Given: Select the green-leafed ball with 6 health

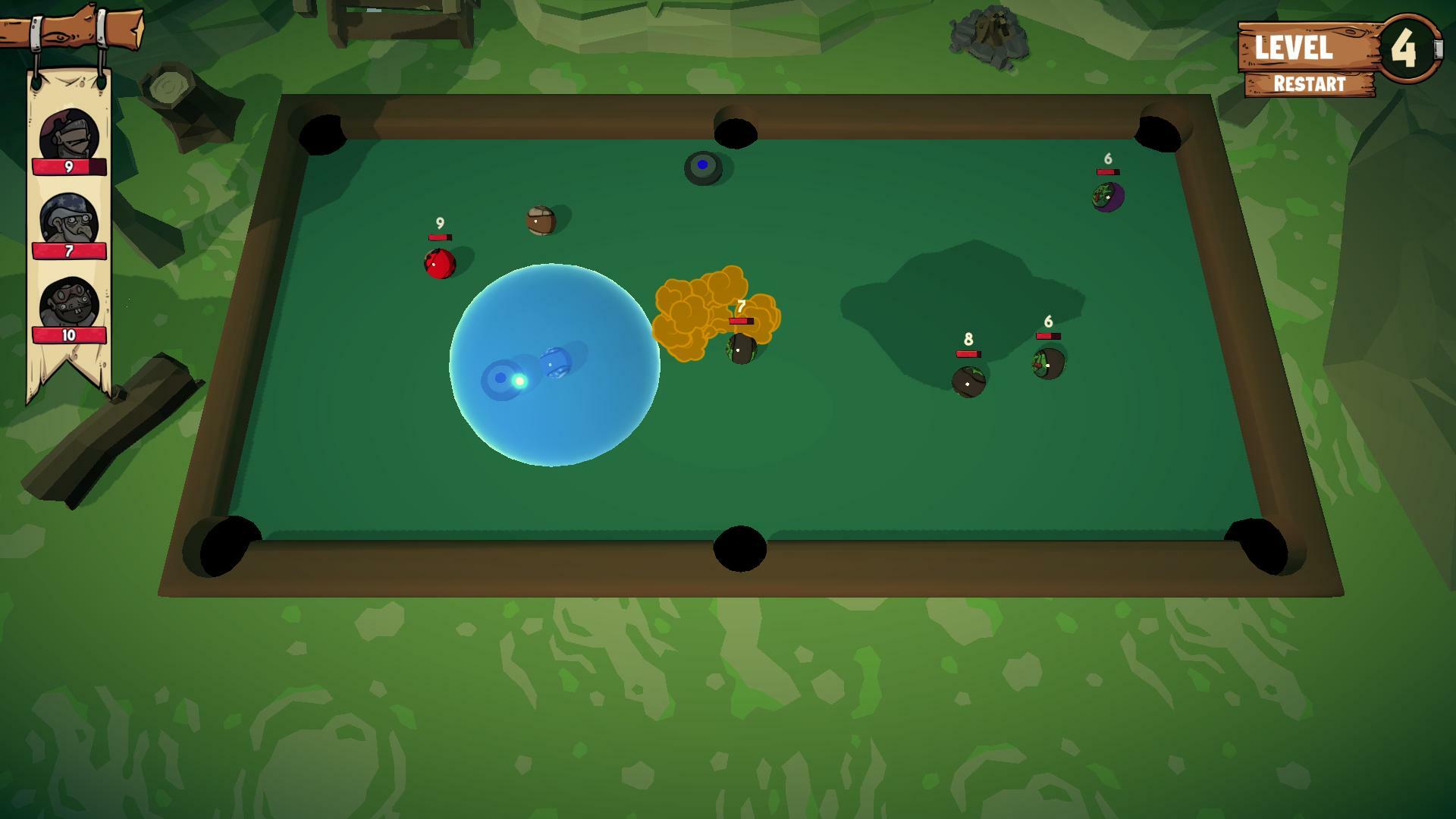Looking at the screenshot, I should (1047, 362).
